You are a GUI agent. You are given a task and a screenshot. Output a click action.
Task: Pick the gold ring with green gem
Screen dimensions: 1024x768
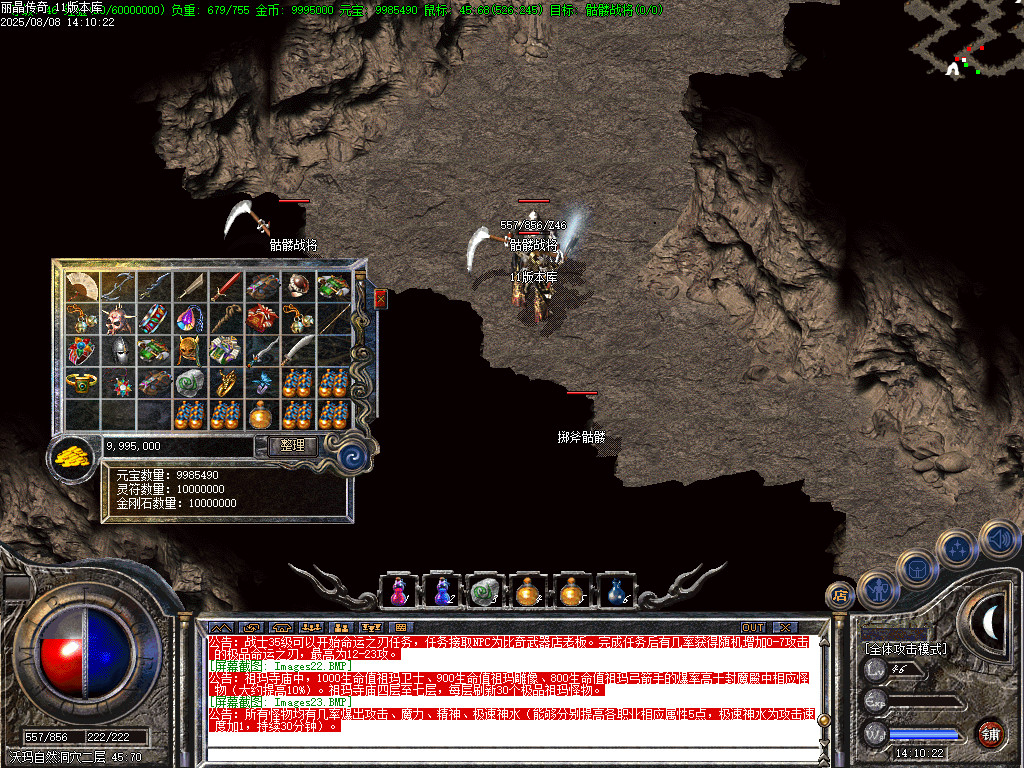point(82,383)
